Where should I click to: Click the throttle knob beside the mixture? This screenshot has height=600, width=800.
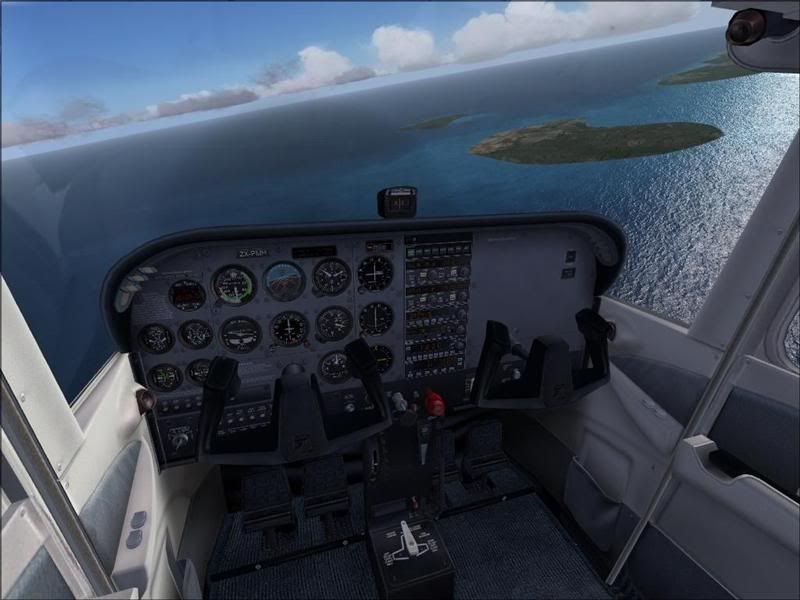[399, 402]
